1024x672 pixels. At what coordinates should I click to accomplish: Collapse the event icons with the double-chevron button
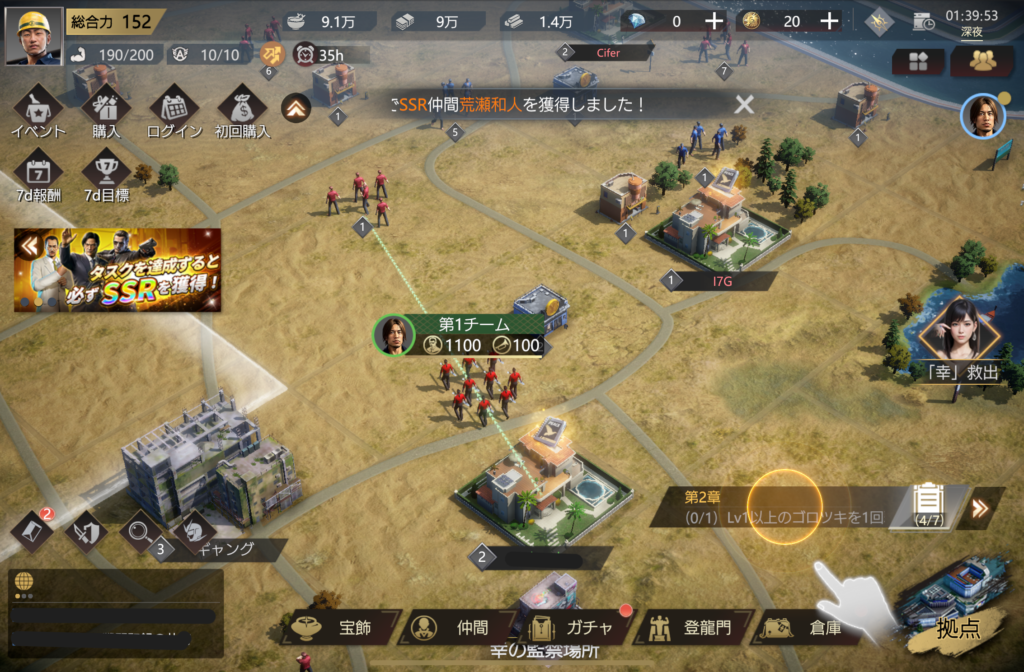(294, 107)
